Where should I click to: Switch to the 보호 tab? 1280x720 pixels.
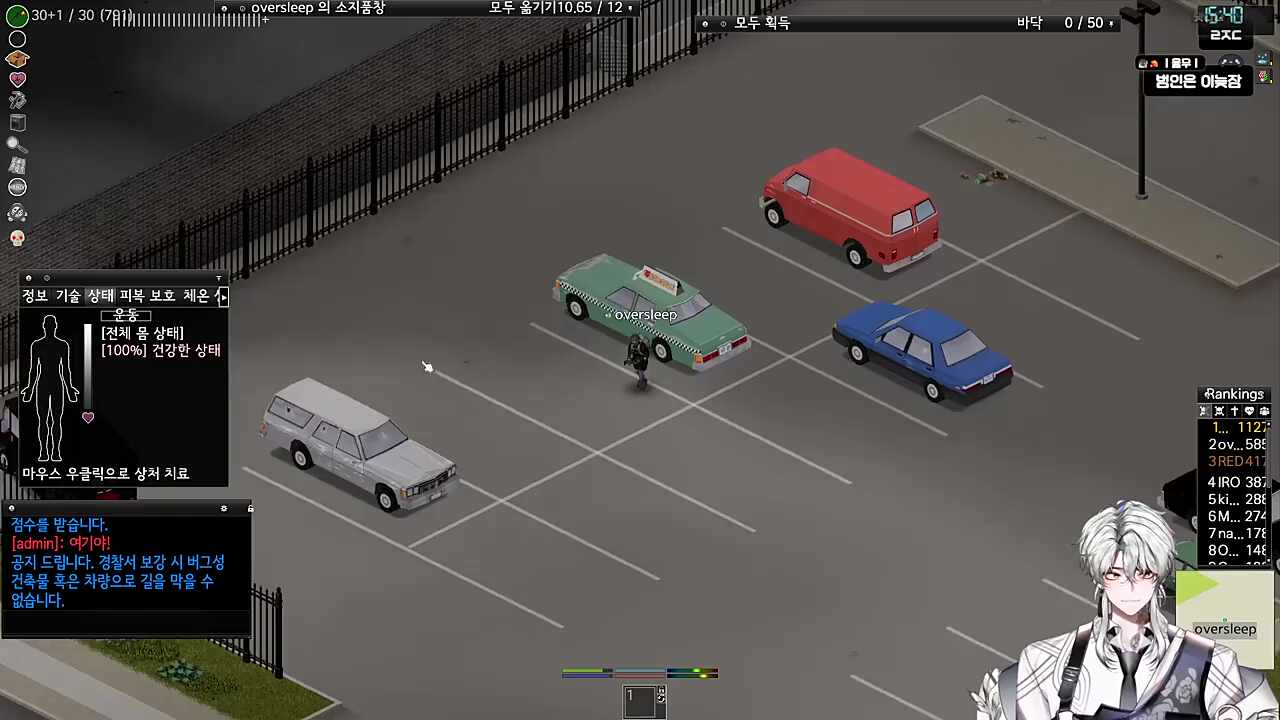[x=163, y=296]
